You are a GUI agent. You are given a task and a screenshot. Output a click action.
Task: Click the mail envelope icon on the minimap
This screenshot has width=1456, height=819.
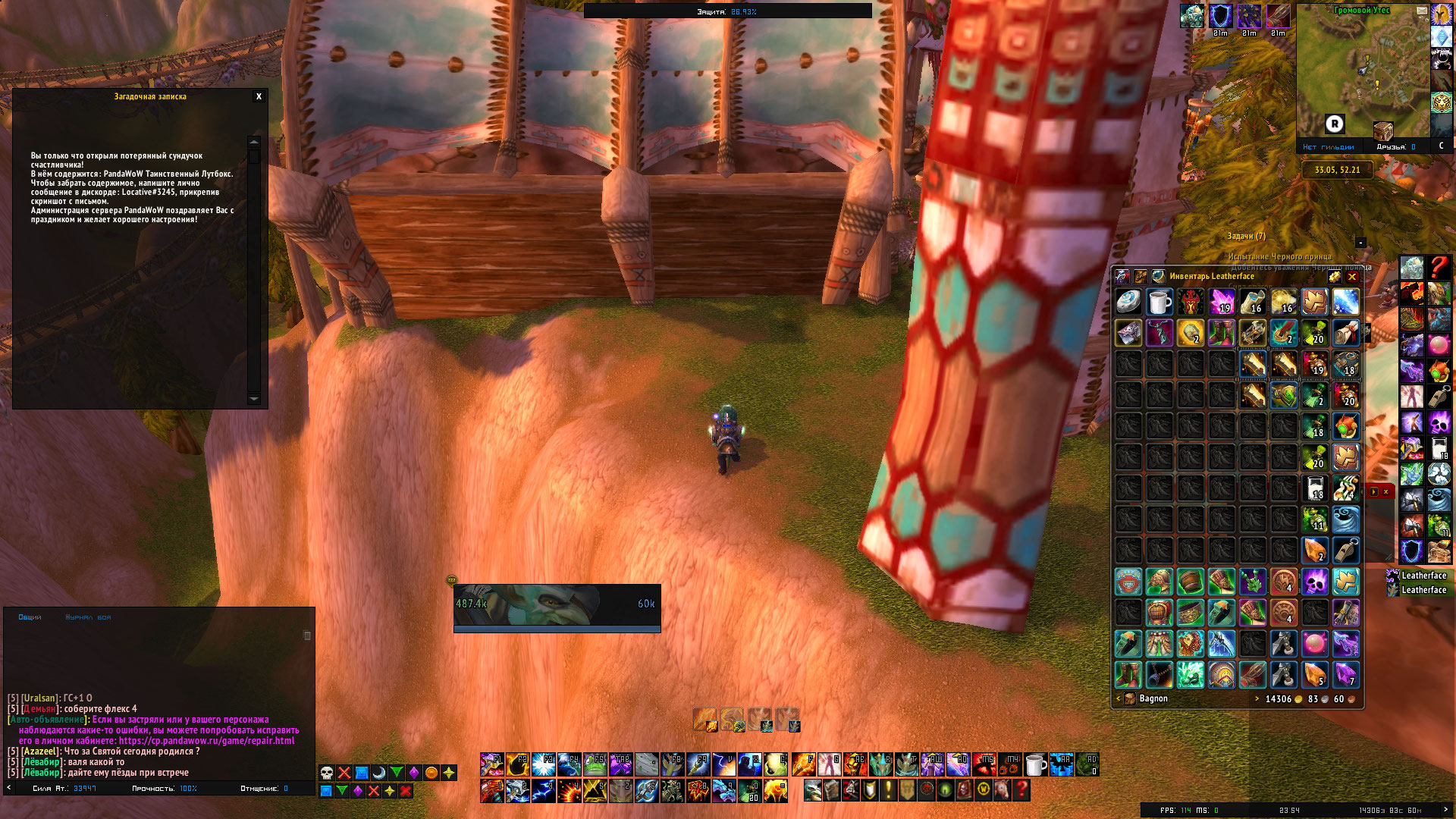pyautogui.click(x=1421, y=11)
